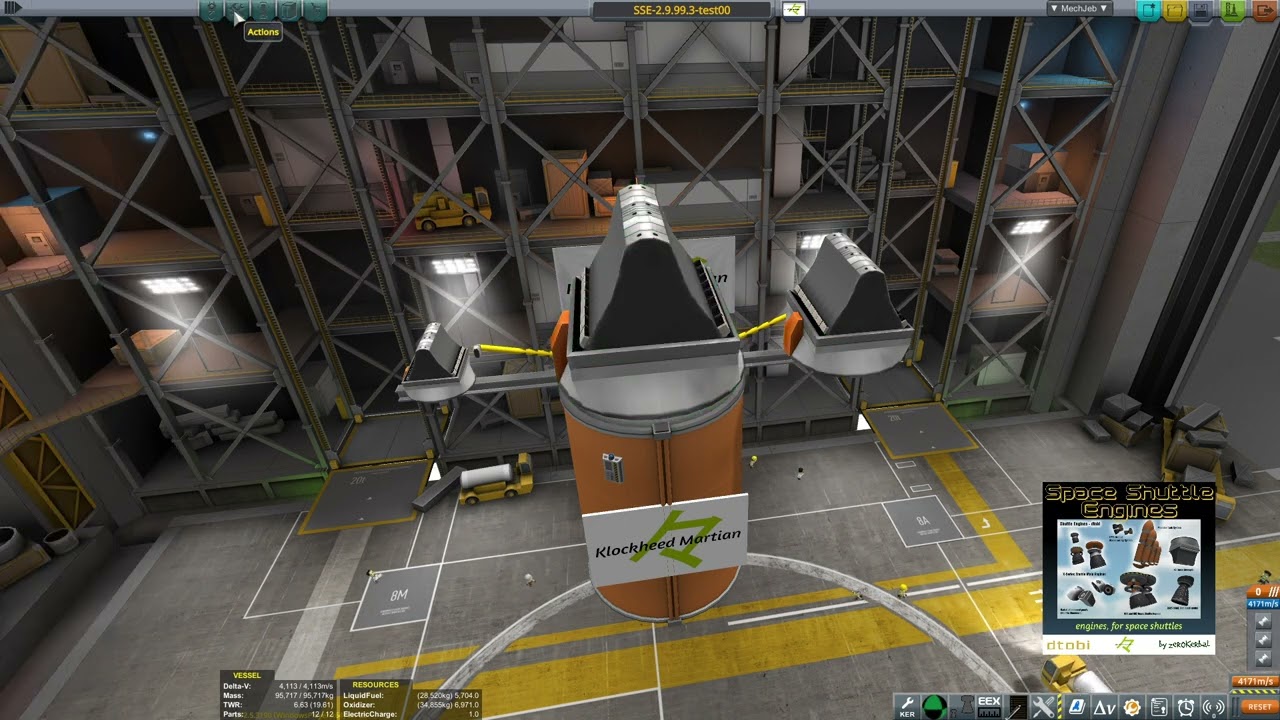Choose the flag icon beside vessel name
This screenshot has width=1280, height=720.
[x=793, y=10]
